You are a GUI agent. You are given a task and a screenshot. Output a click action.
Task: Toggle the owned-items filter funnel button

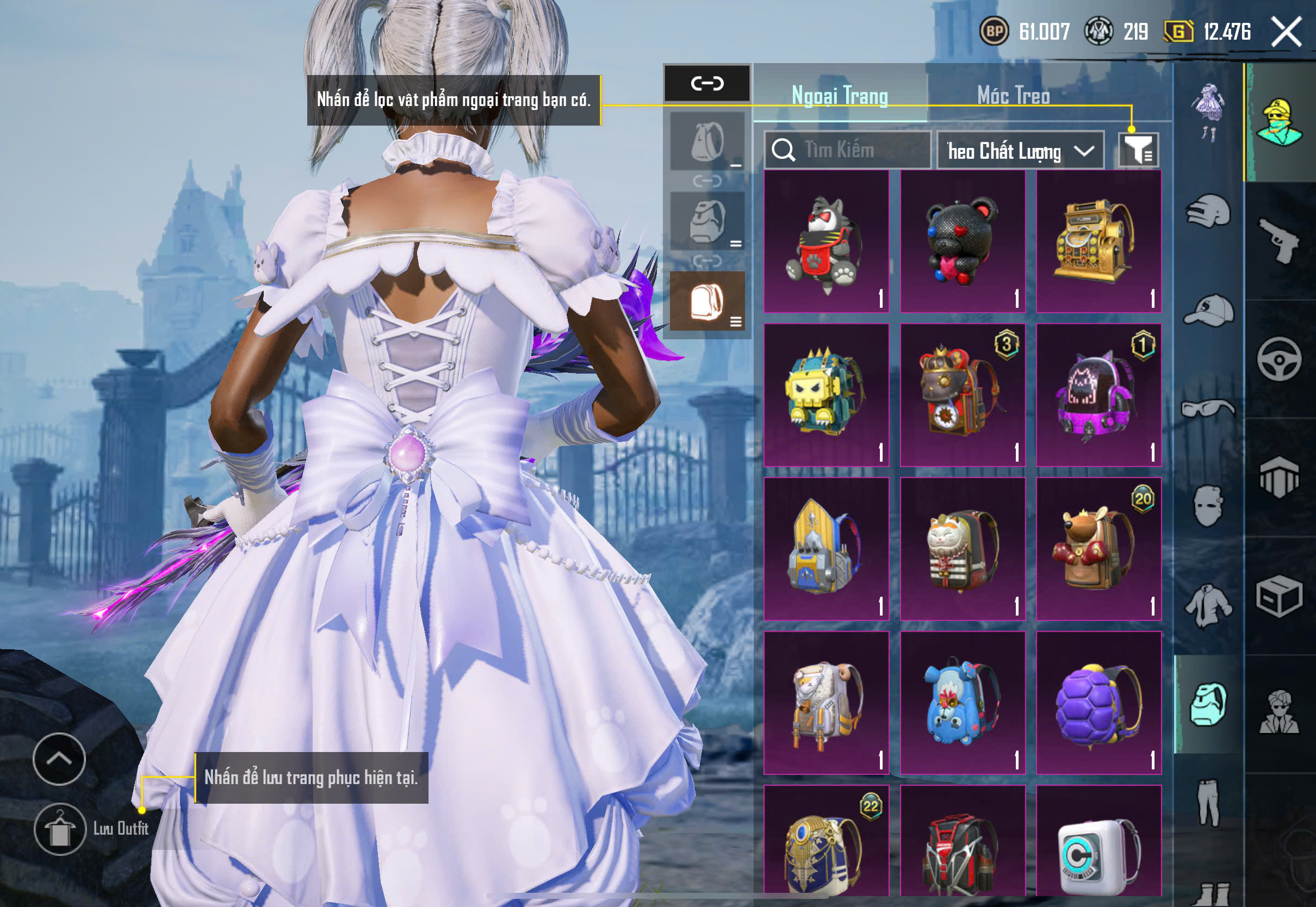point(1138,151)
